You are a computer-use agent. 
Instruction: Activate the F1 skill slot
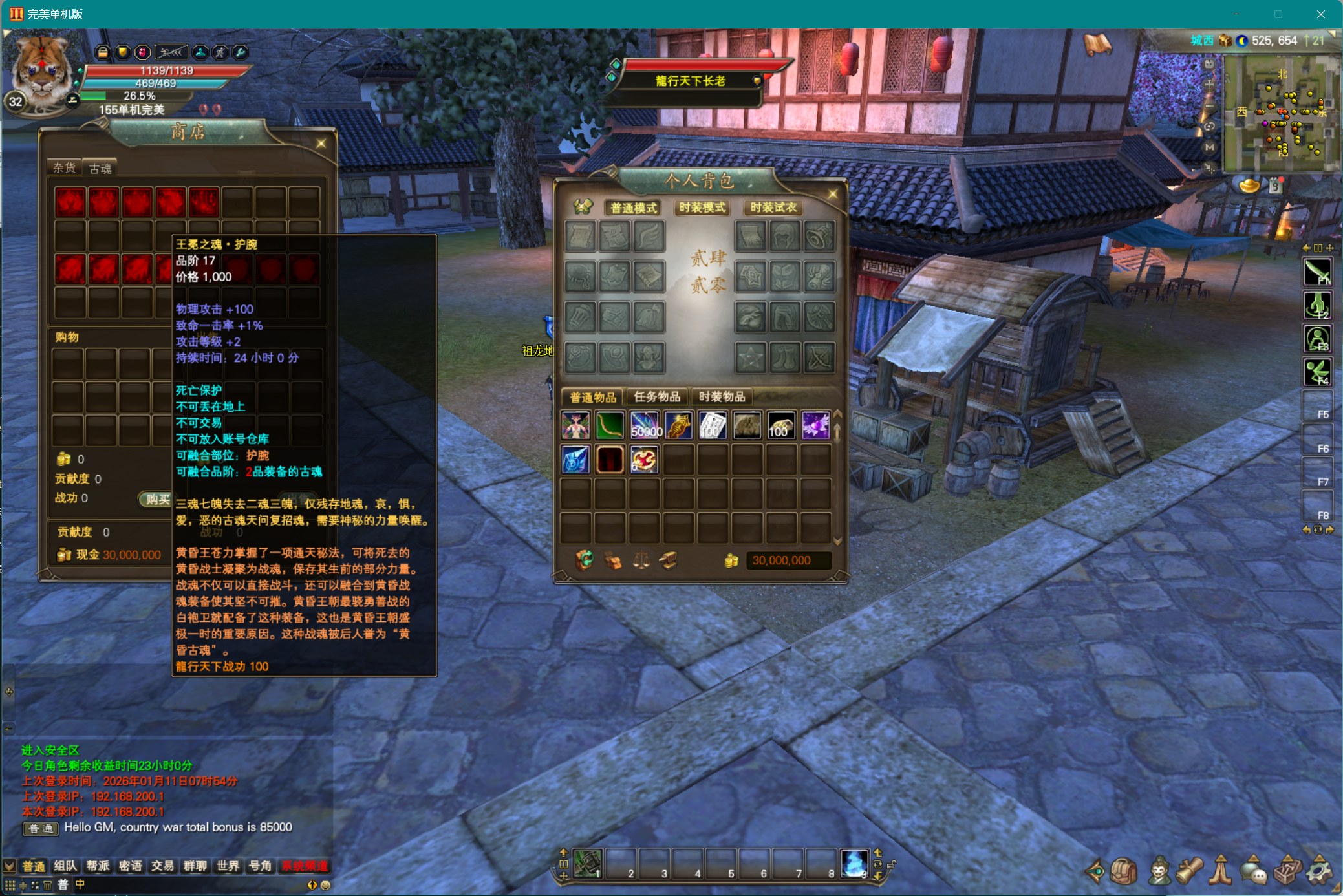point(1316,272)
